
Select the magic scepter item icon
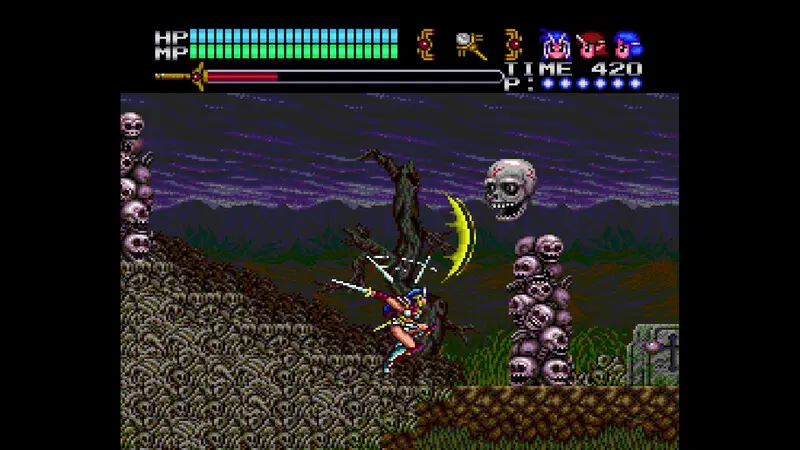point(468,44)
